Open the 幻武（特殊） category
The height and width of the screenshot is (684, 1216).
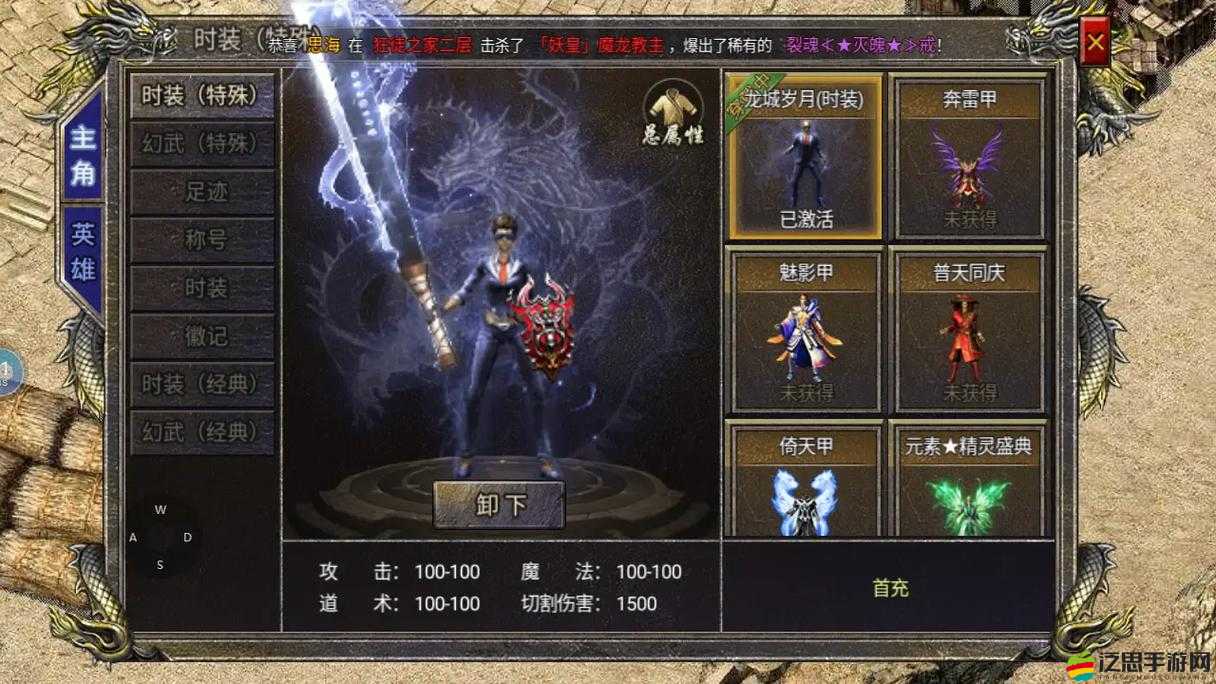(201, 144)
